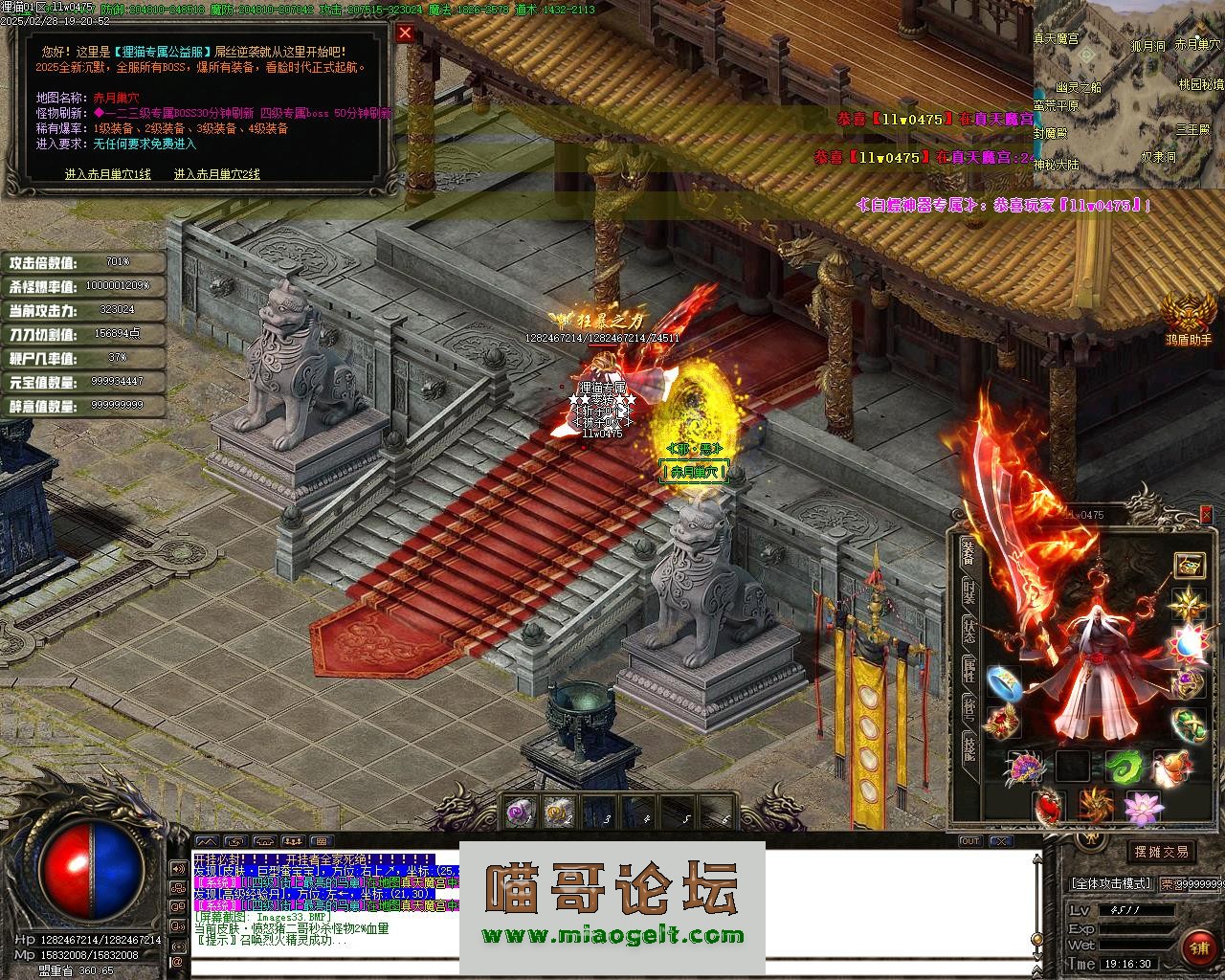The width and height of the screenshot is (1225, 980).
Task: Select the treasure chest equipment slot
Action: tap(1190, 565)
